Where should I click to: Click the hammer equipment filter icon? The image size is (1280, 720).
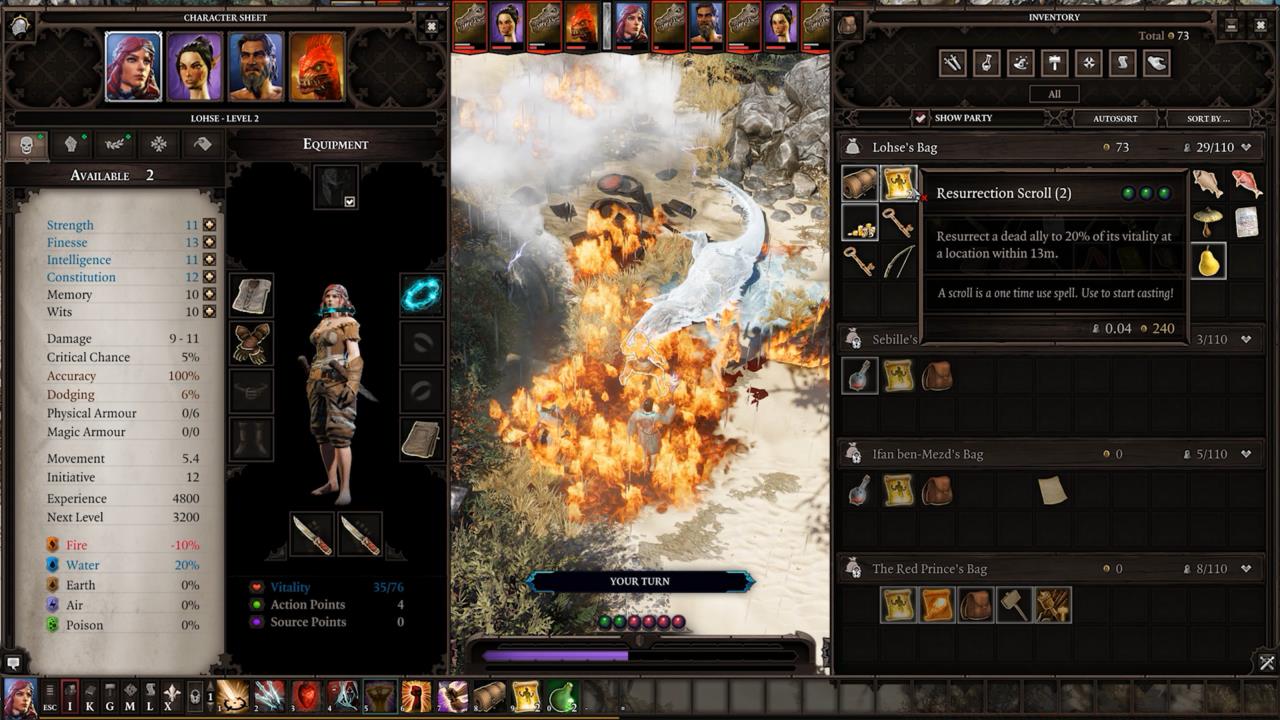[1054, 62]
